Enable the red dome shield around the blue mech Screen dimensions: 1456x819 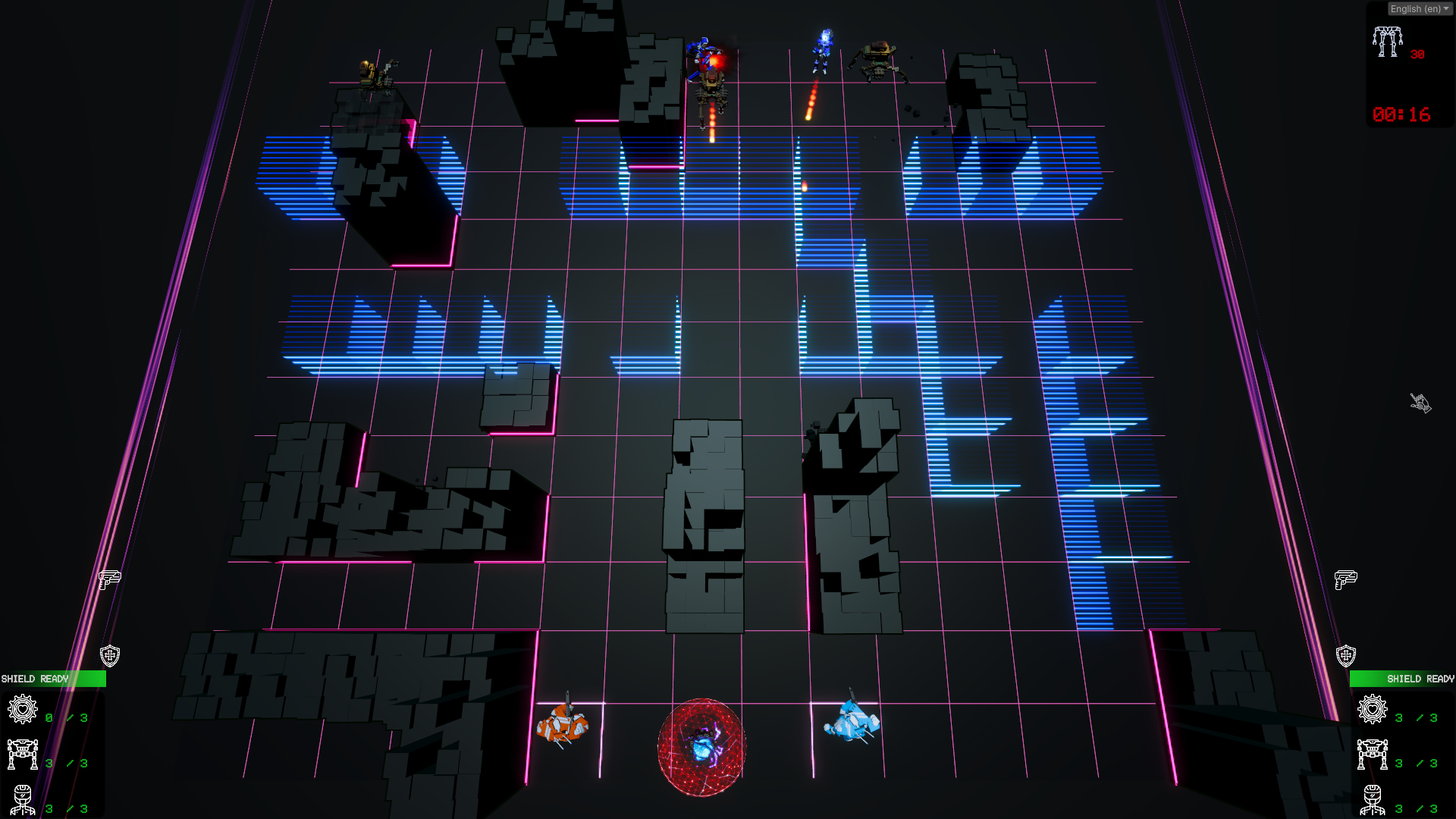pyautogui.click(x=701, y=747)
